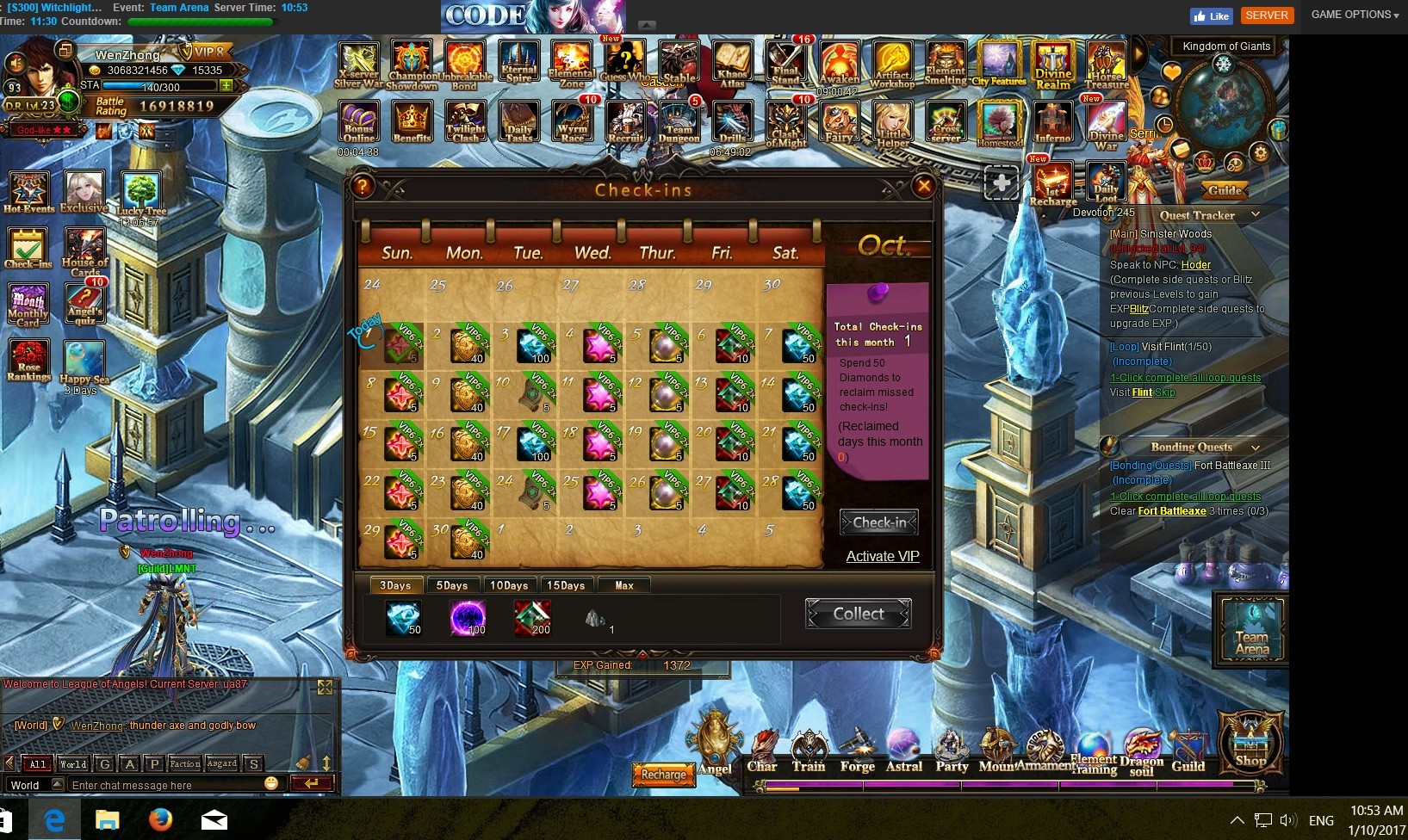This screenshot has width=1408, height=840.
Task: Click the orange Recharge button
Action: (x=663, y=775)
